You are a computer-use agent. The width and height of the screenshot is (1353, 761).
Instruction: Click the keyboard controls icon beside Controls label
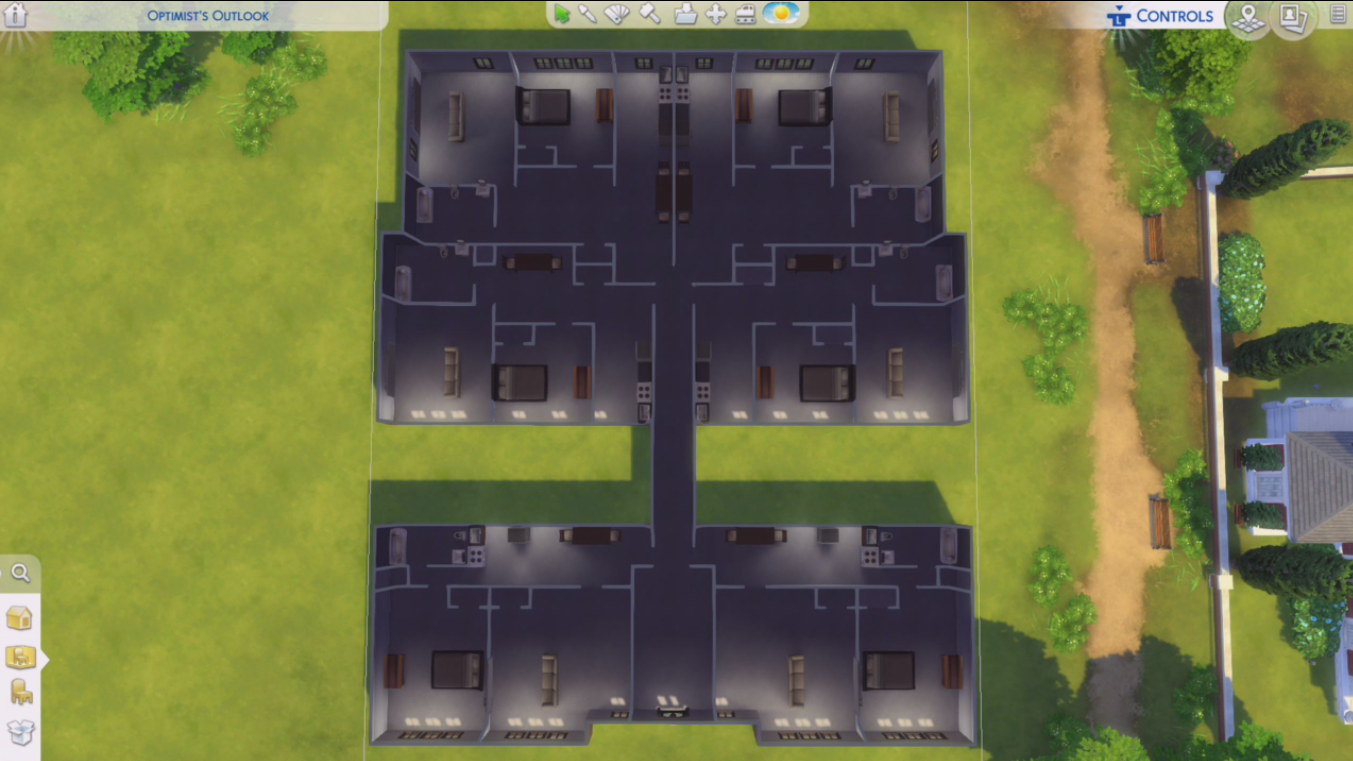pos(1121,17)
